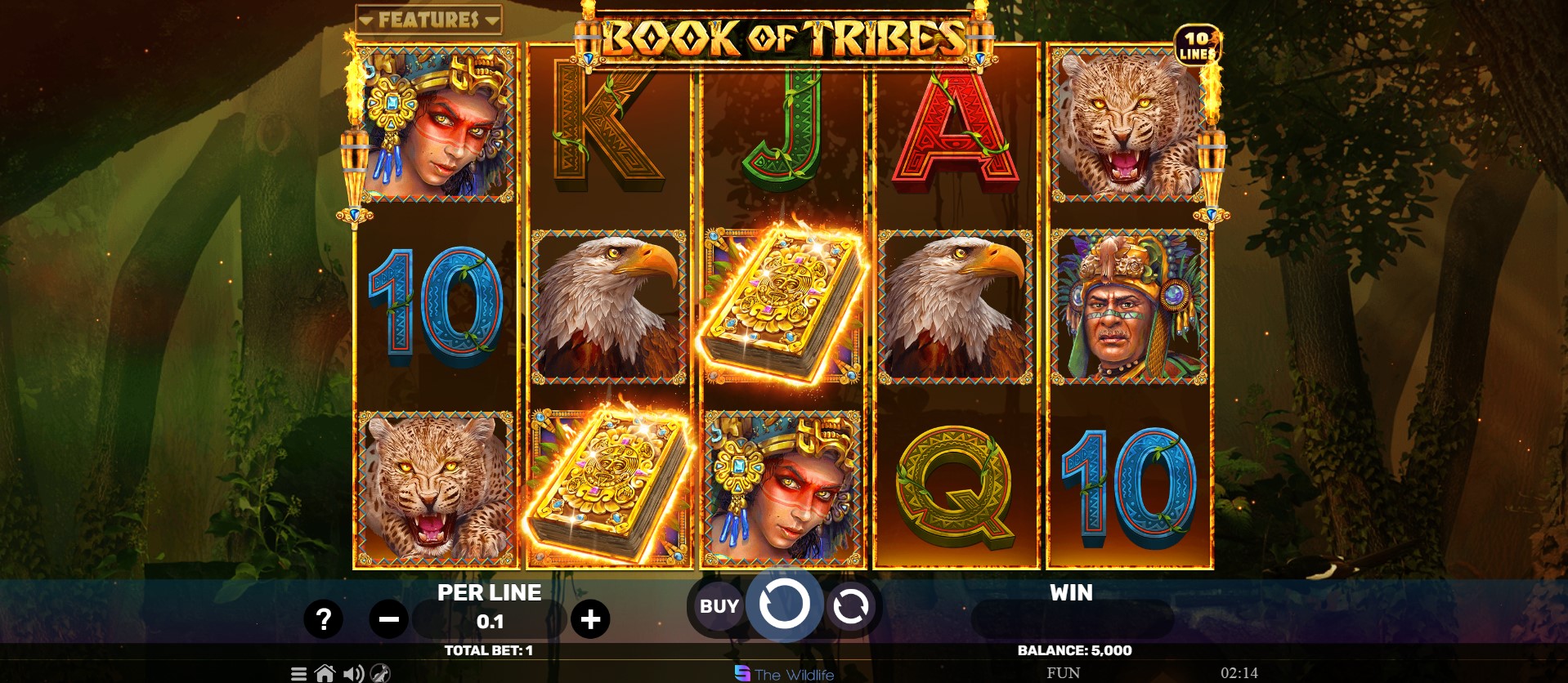Show the help question mark info

coord(323,619)
